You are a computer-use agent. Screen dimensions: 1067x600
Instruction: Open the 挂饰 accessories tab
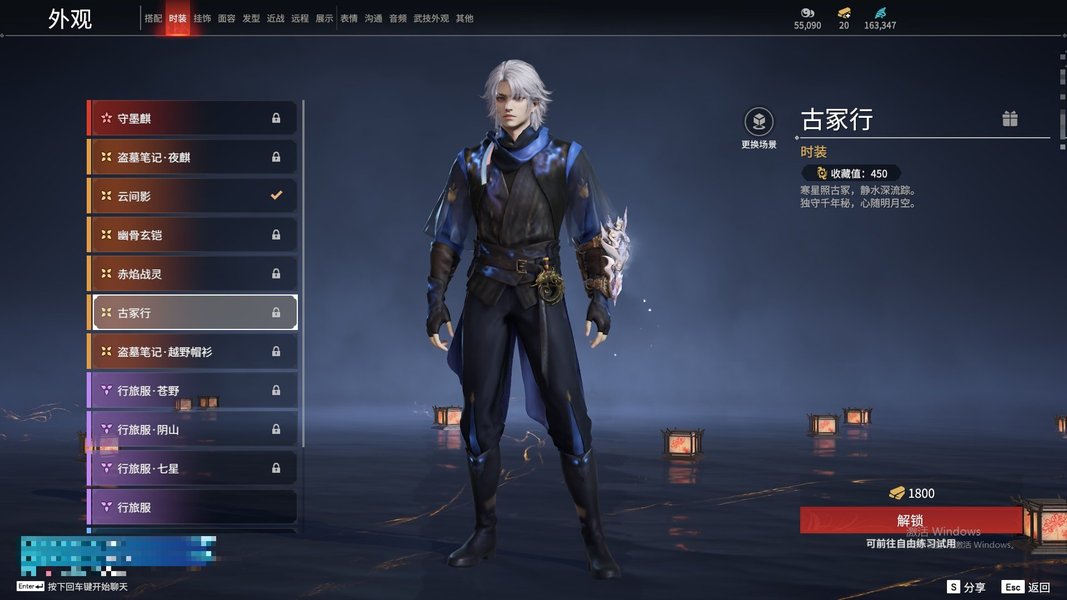202,19
